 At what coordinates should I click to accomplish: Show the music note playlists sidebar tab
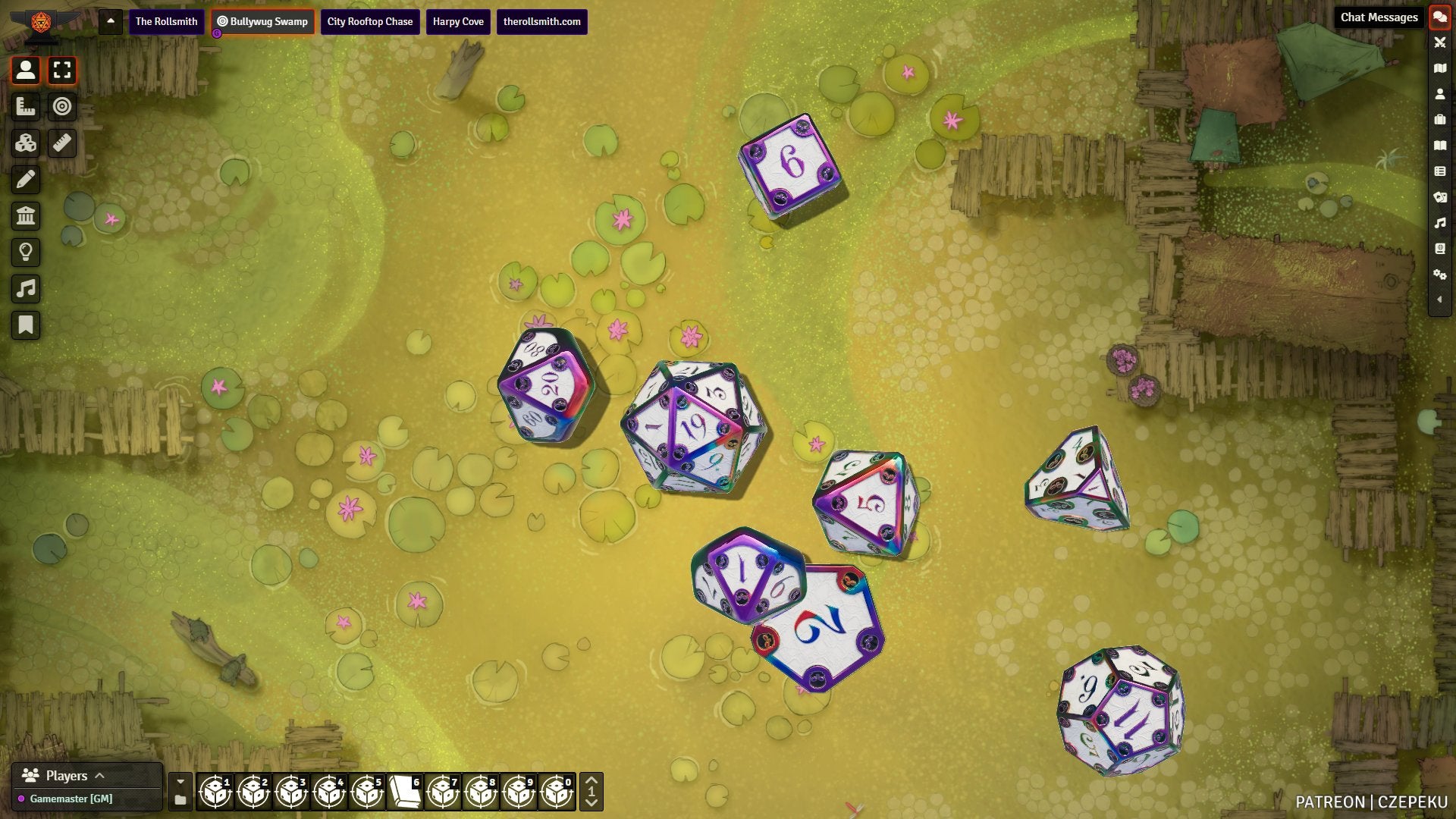1439,223
